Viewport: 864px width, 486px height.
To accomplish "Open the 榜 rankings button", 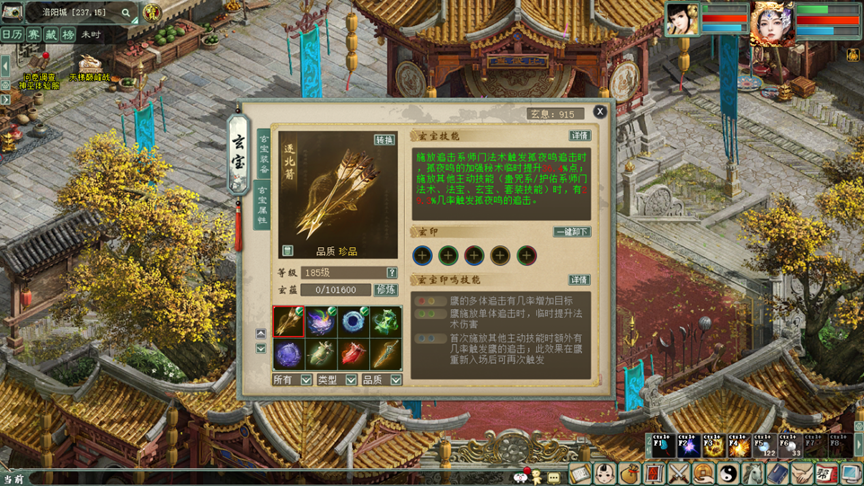I will 68,34.
